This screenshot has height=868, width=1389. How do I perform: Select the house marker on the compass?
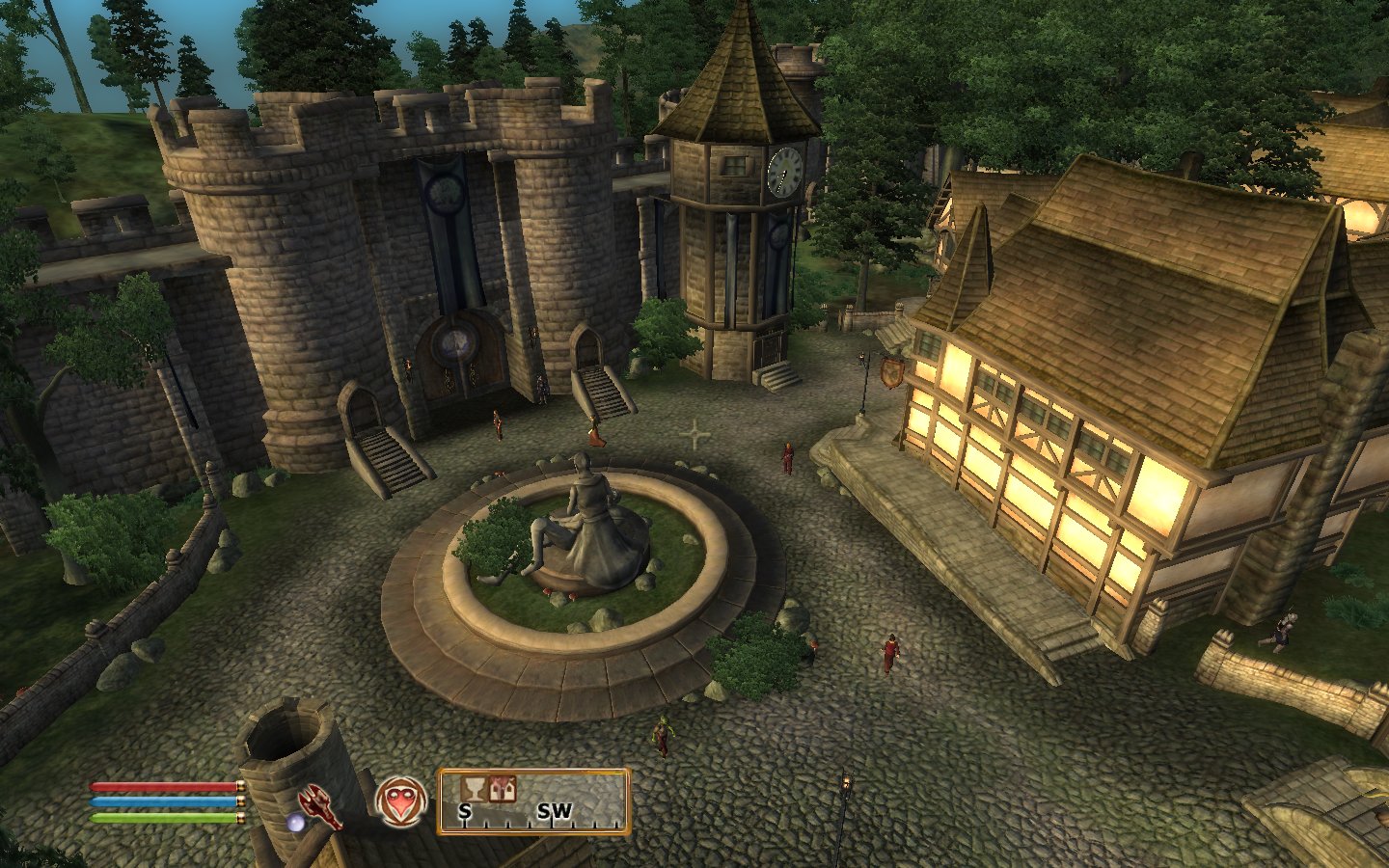coord(502,789)
